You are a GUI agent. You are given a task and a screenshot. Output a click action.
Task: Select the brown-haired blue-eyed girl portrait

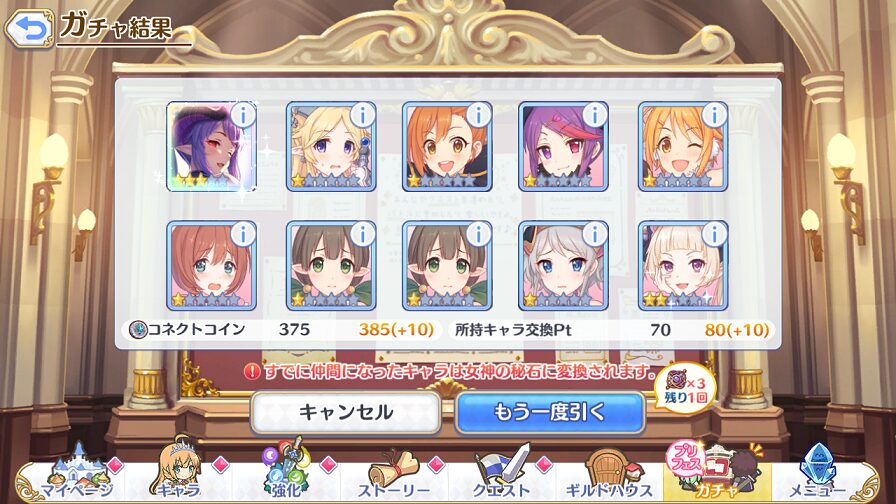[x=211, y=266]
